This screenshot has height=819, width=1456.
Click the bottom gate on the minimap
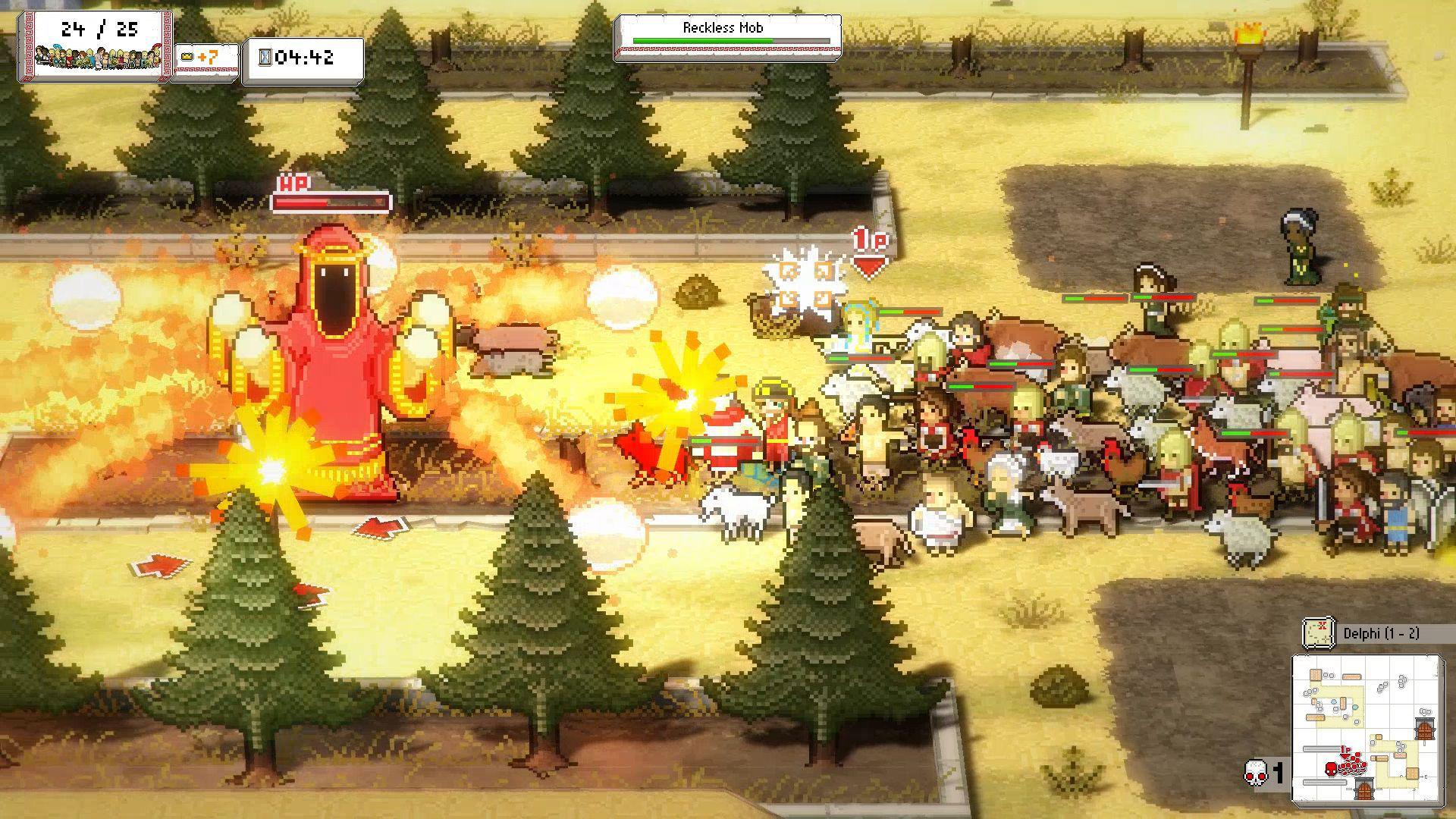point(1365,790)
